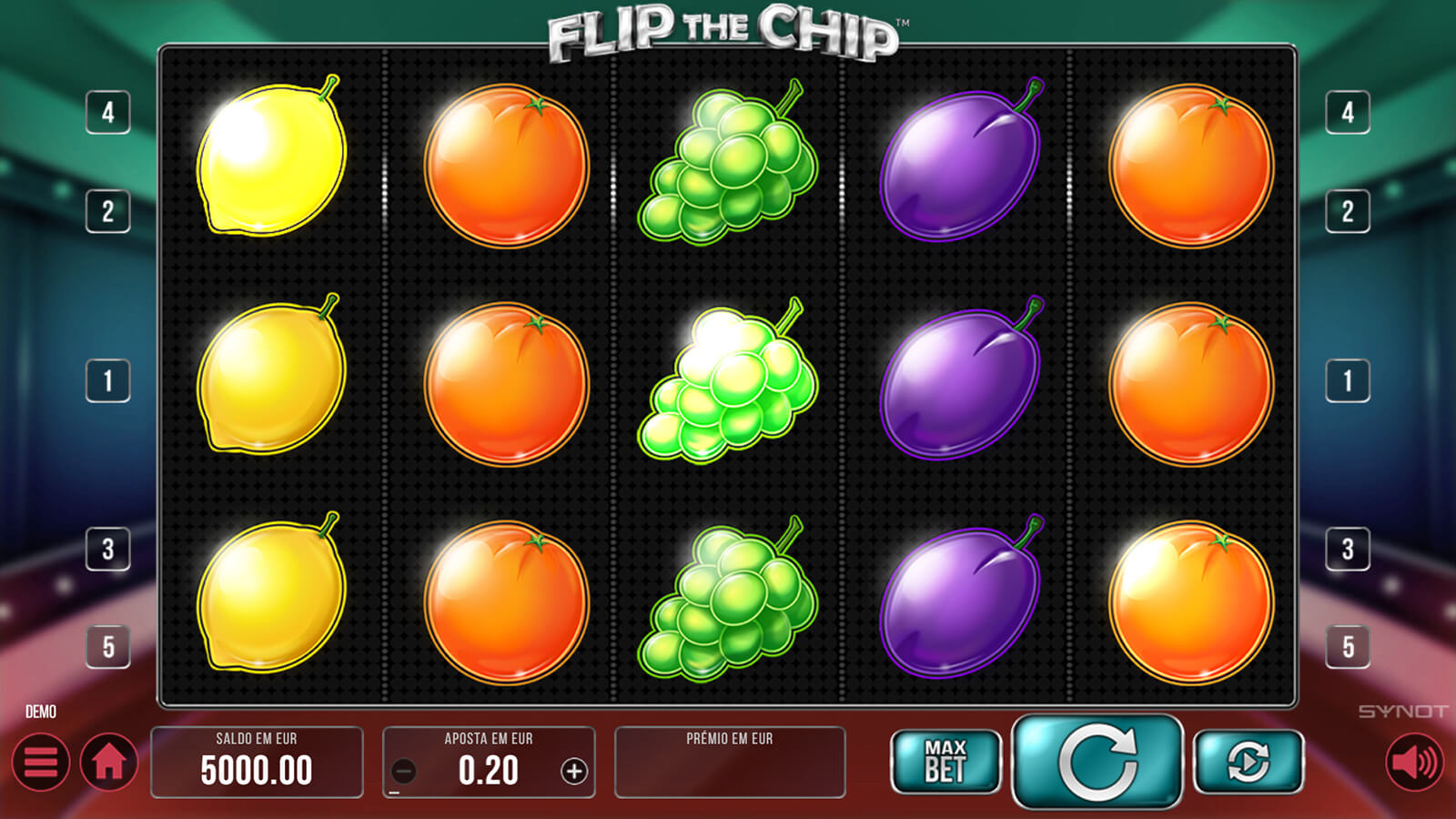Increase the bet with the plus button
Screen dimensions: 1456x819
click(x=574, y=772)
